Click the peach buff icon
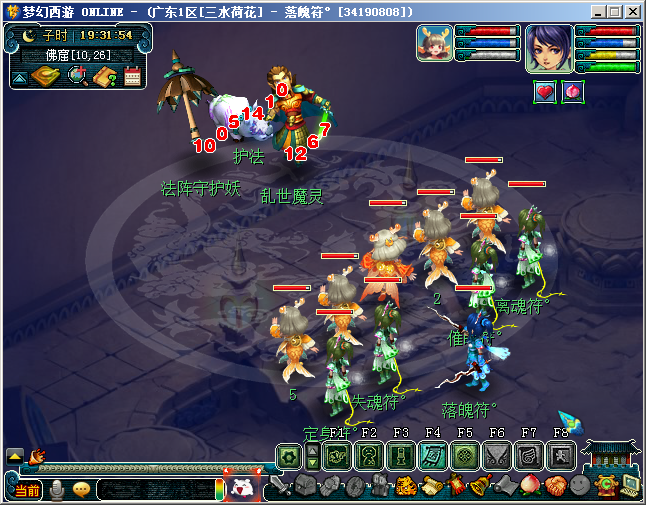This screenshot has height=505, width=646. (x=573, y=92)
